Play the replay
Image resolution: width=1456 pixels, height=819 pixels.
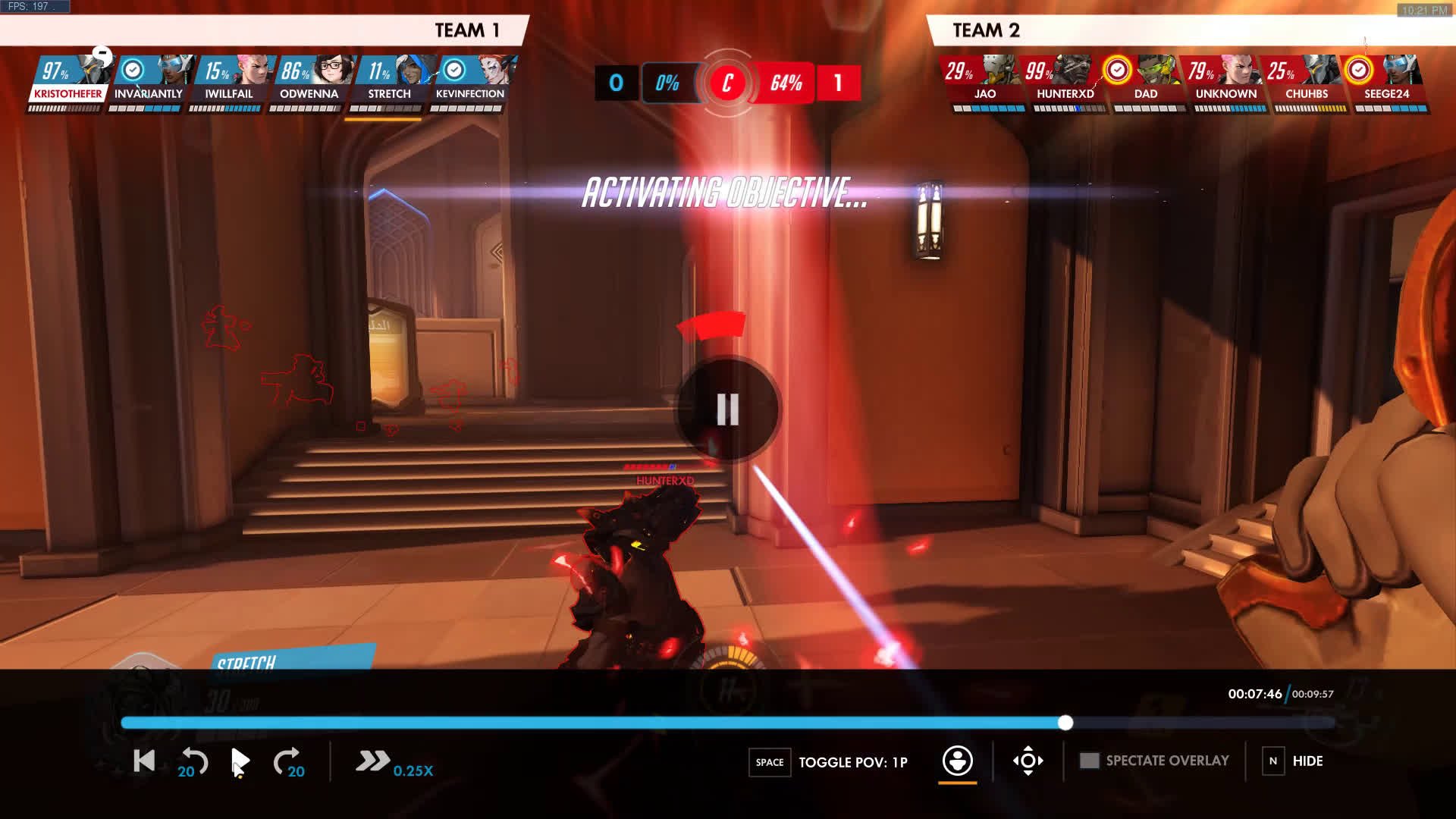click(240, 761)
